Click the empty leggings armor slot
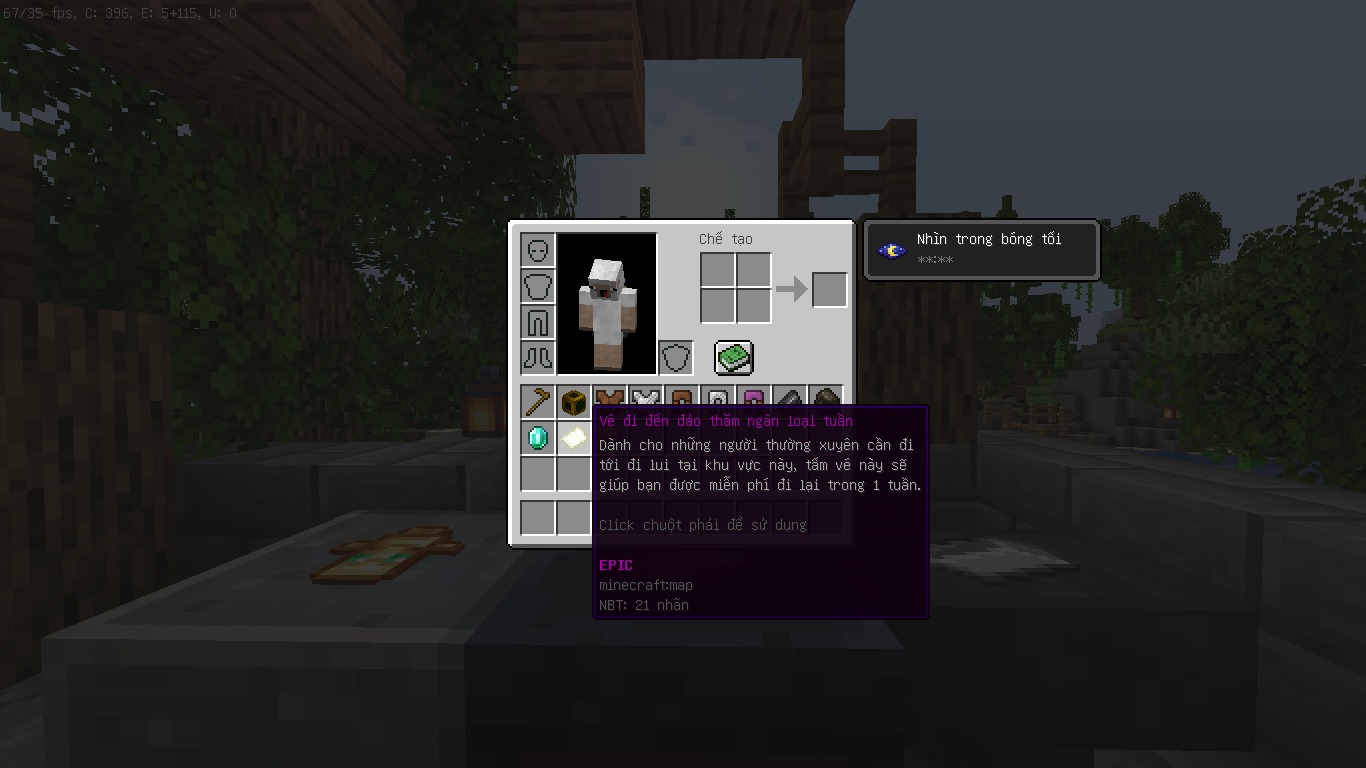The image size is (1366, 768). (x=538, y=322)
